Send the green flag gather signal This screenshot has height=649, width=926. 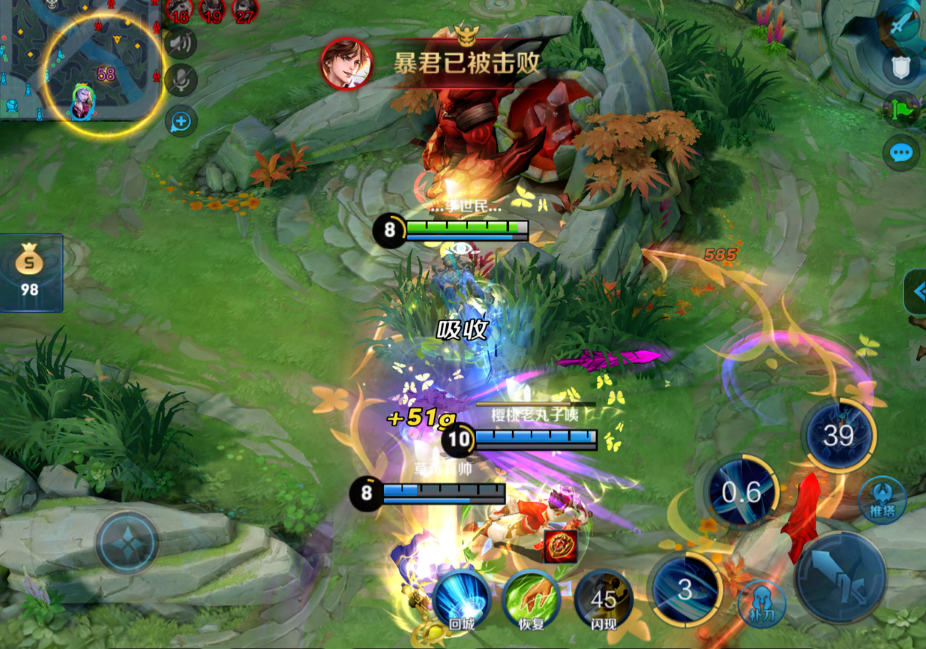pos(903,109)
